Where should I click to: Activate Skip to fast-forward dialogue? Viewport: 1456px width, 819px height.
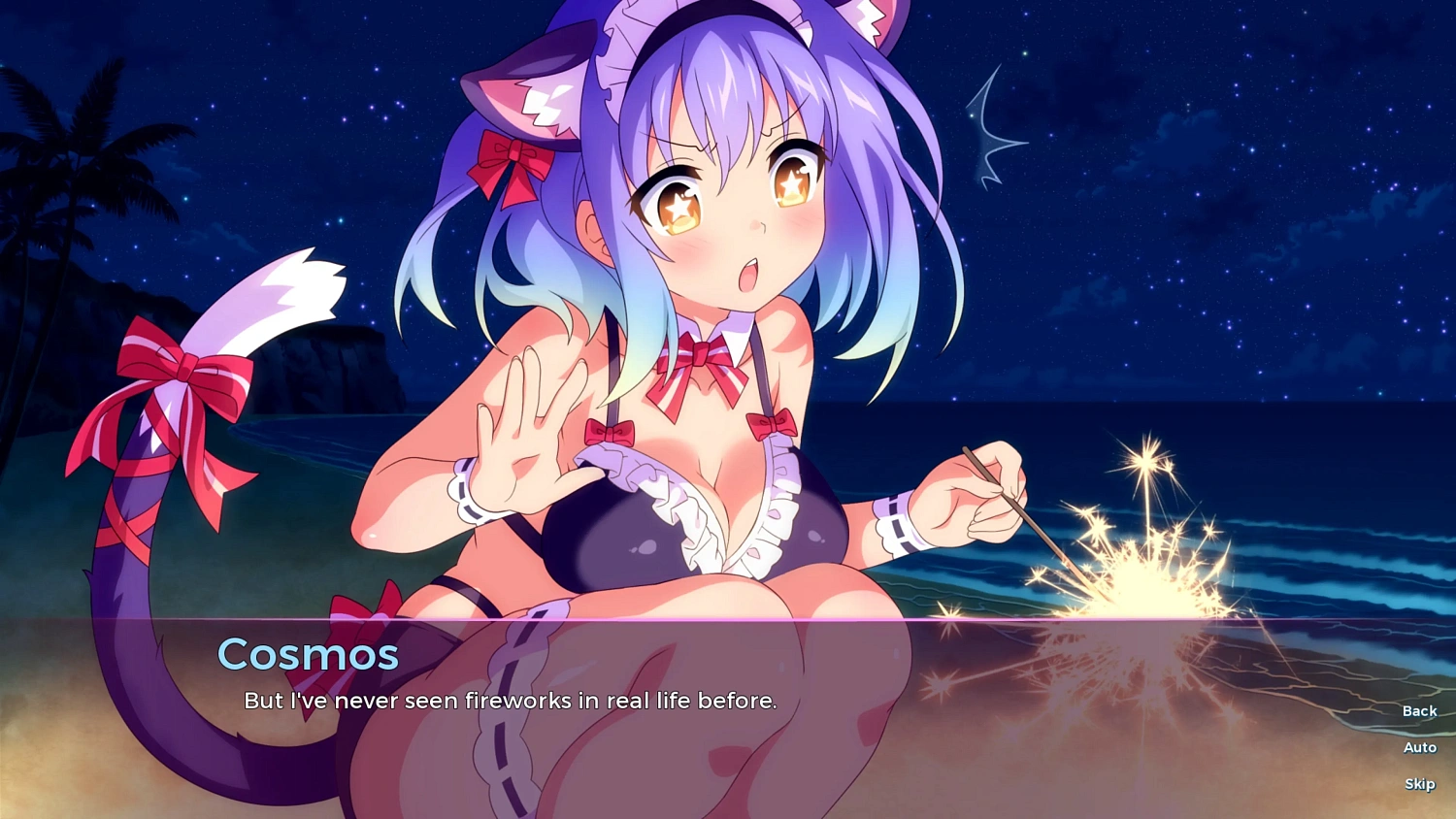click(x=1419, y=783)
